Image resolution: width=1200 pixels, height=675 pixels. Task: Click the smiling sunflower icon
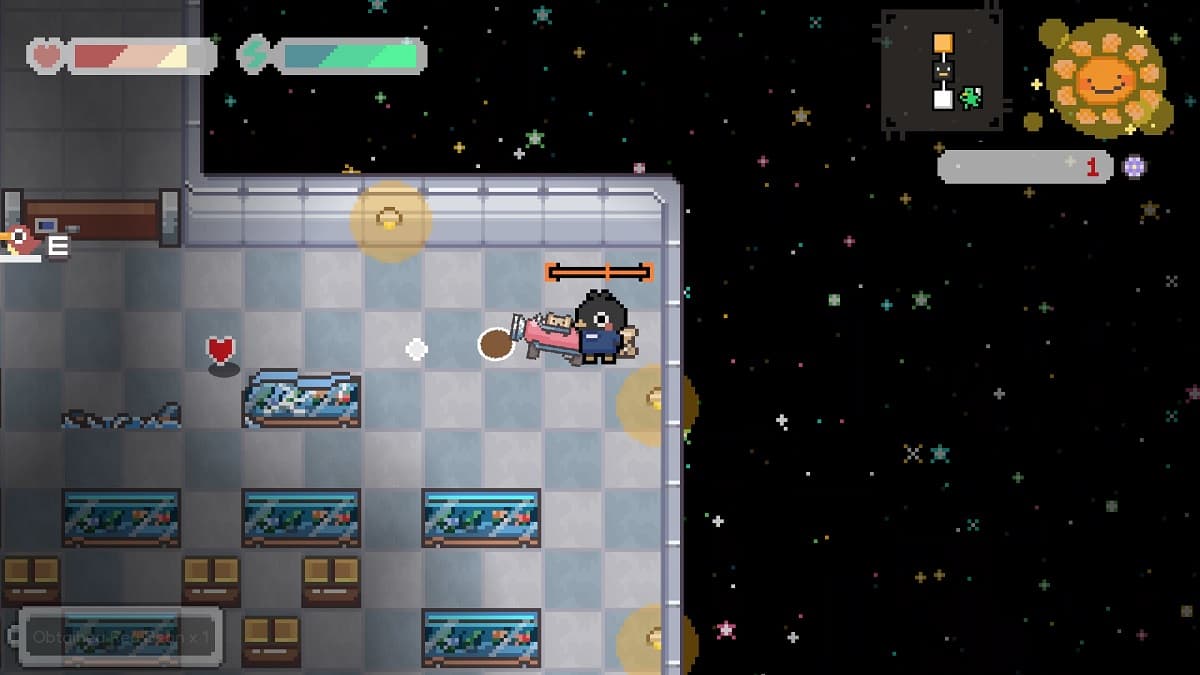point(1104,78)
